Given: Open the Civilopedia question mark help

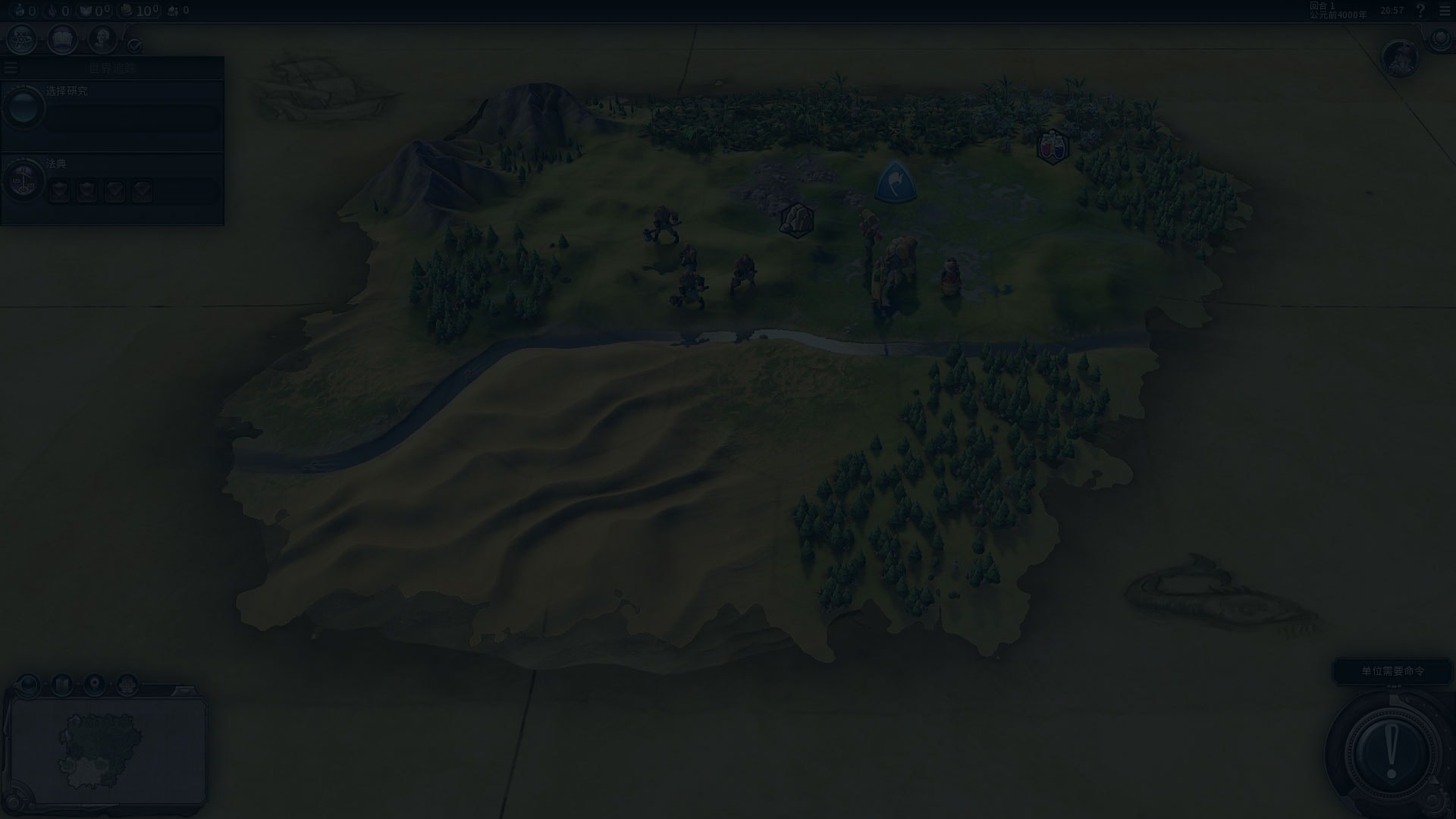Looking at the screenshot, I should pos(1421,11).
